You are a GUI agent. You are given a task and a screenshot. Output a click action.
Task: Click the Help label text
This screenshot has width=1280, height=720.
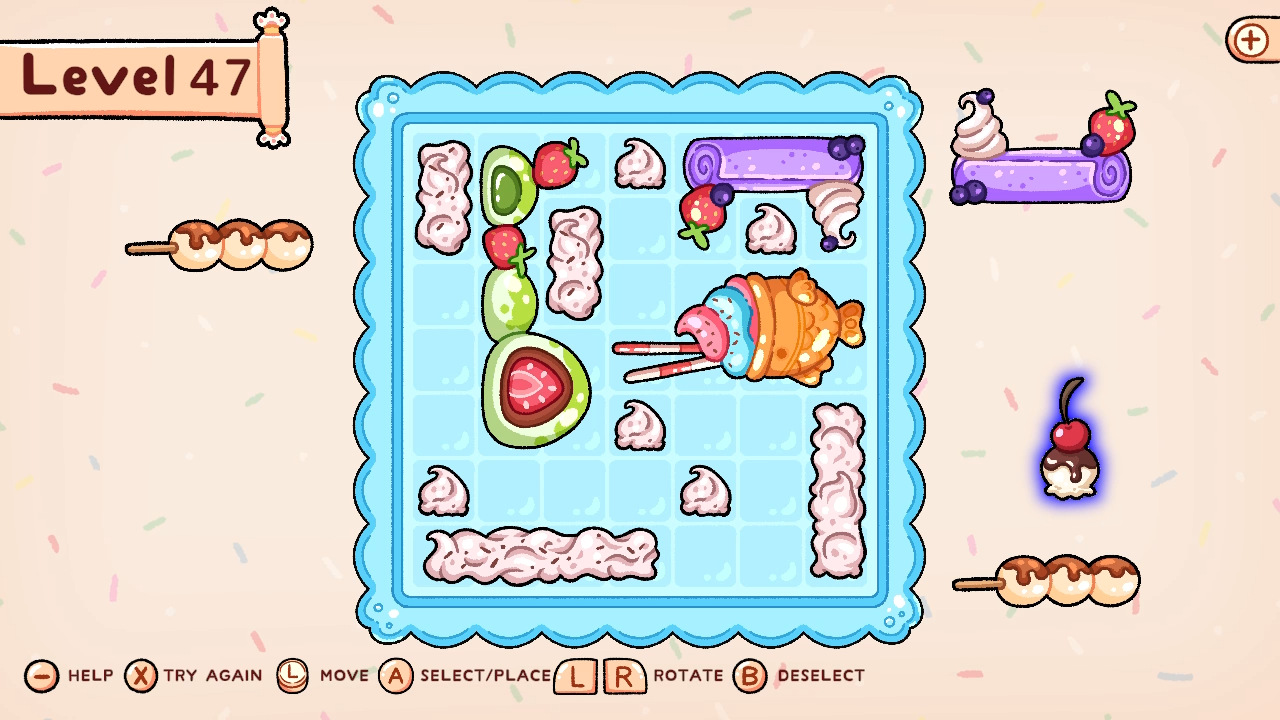pyautogui.click(x=89, y=676)
